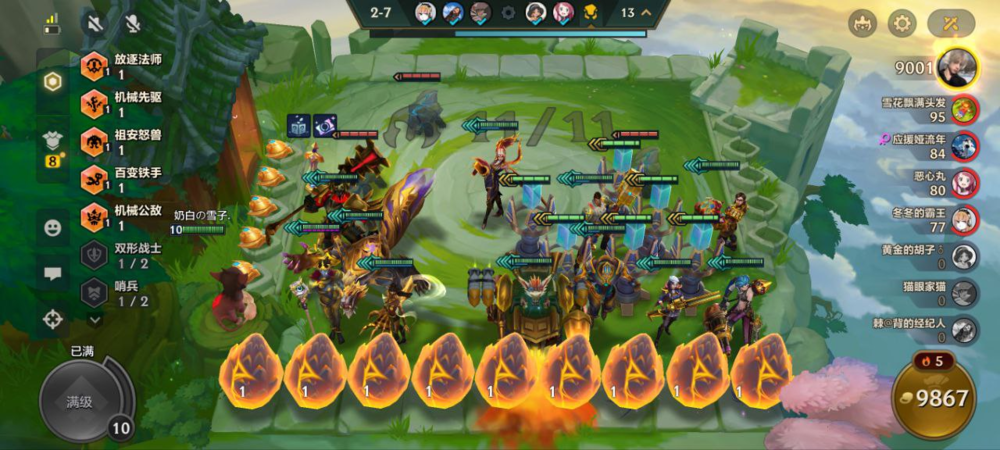
Task: Click the 满级 level button
Action: pos(80,401)
